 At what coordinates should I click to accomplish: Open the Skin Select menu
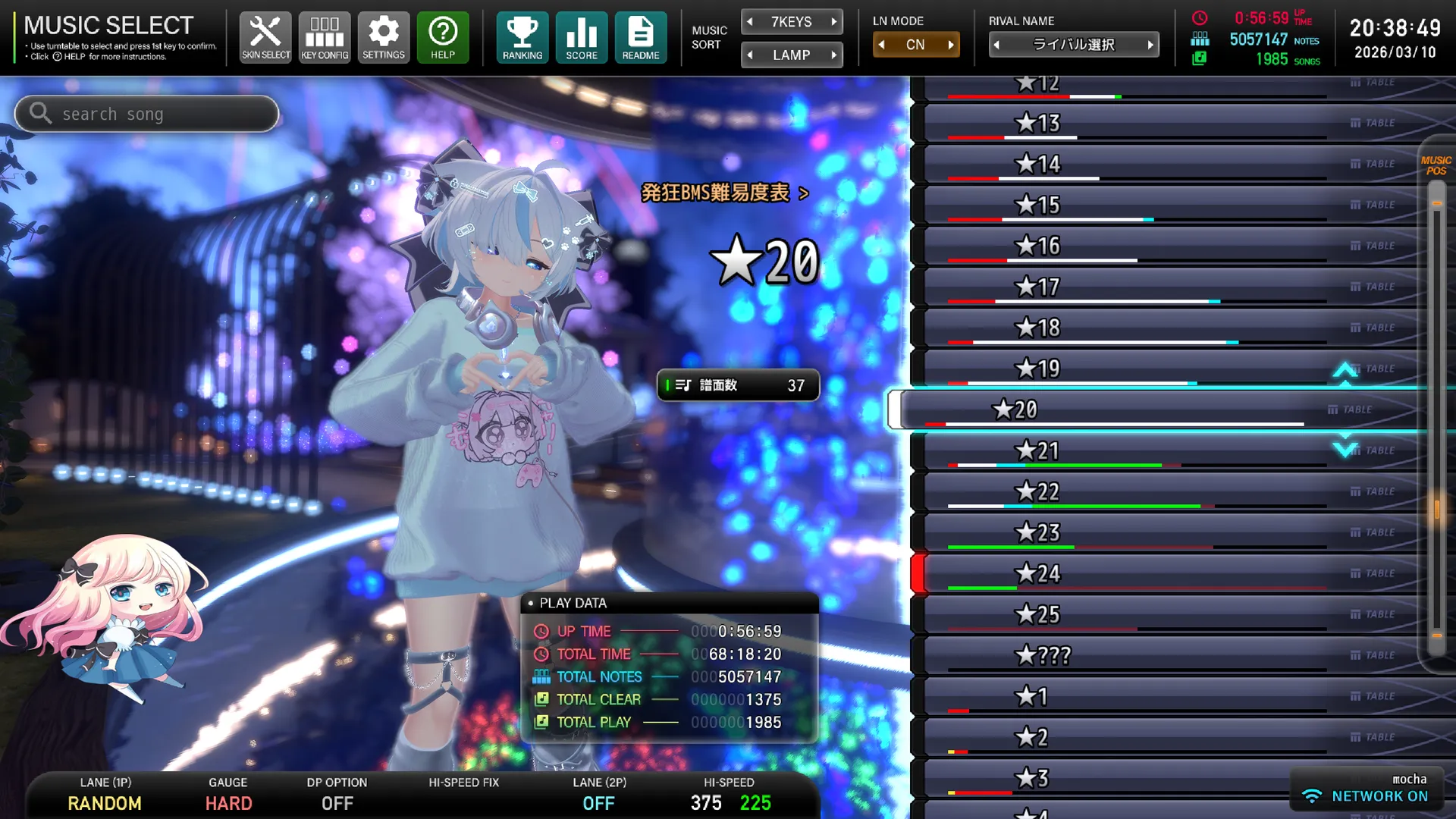coord(265,36)
